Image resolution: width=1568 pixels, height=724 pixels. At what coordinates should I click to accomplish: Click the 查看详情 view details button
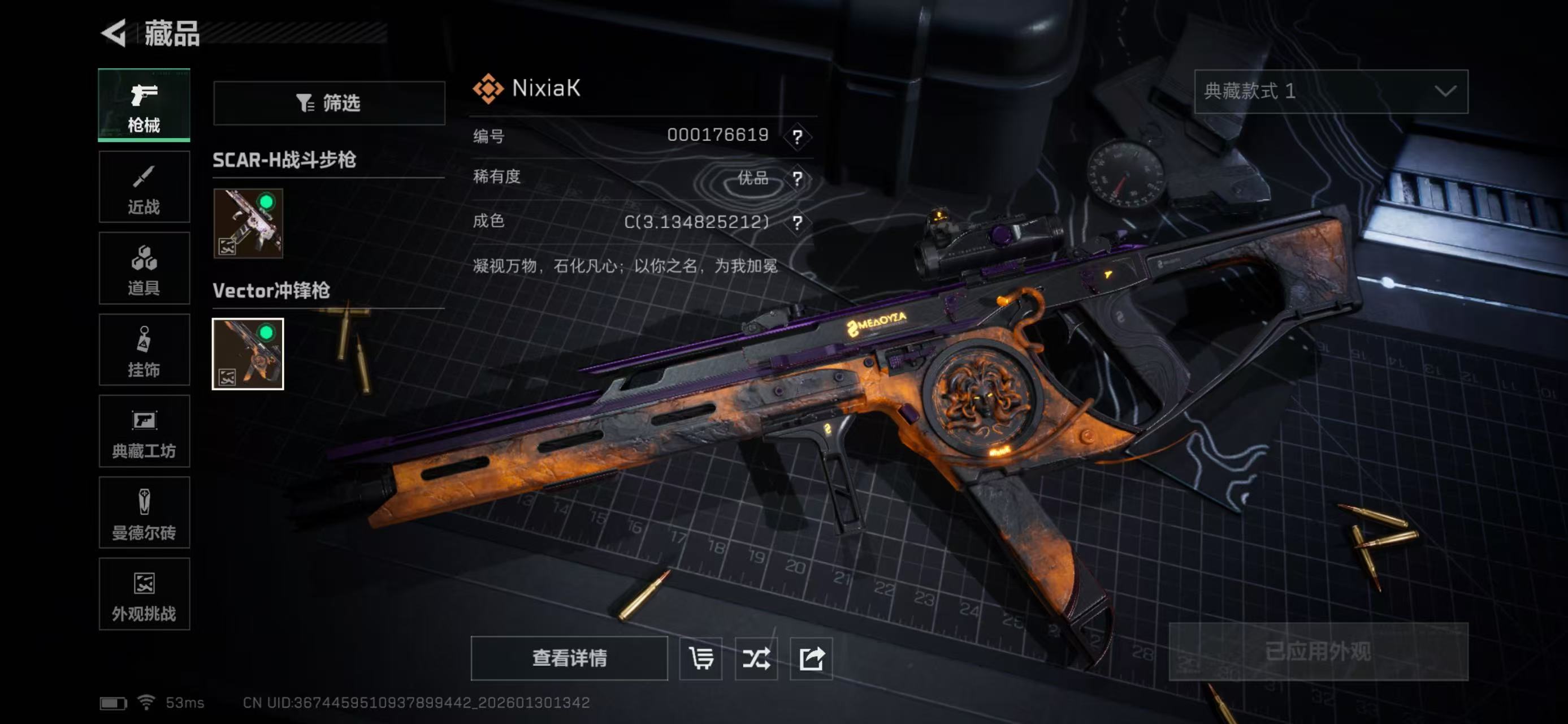click(569, 658)
